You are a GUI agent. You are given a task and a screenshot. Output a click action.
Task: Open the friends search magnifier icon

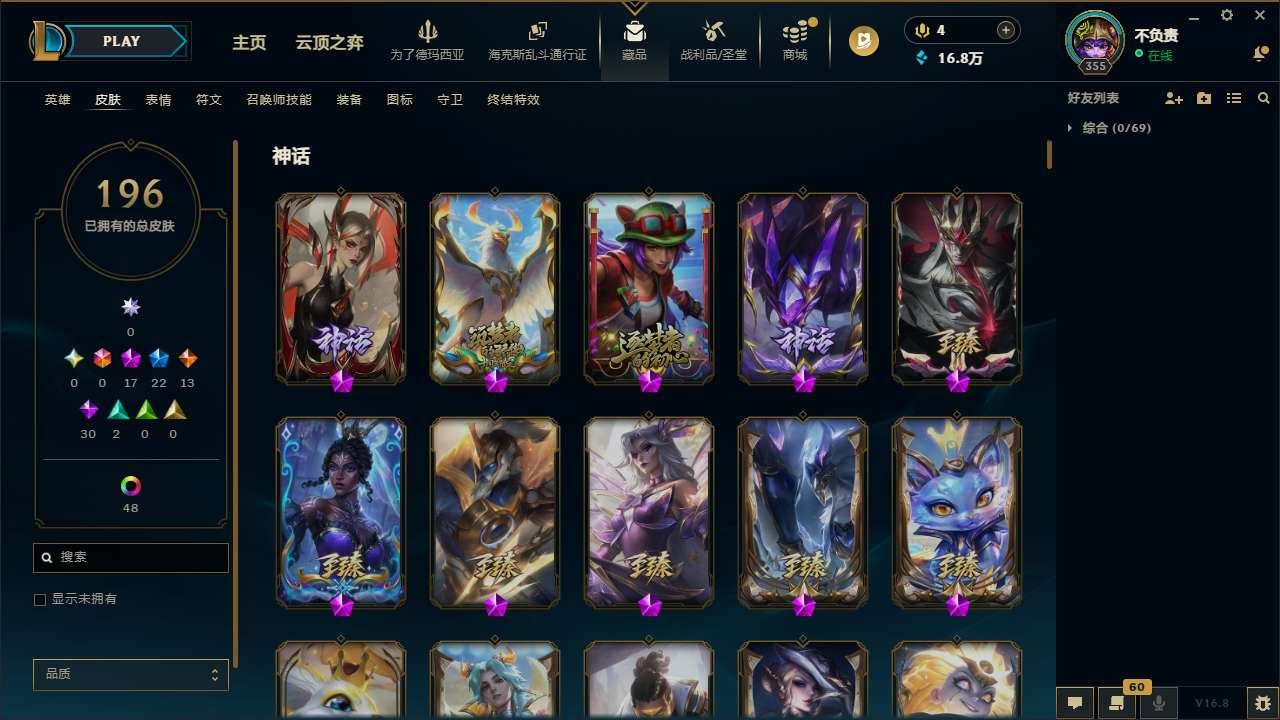[x=1264, y=98]
